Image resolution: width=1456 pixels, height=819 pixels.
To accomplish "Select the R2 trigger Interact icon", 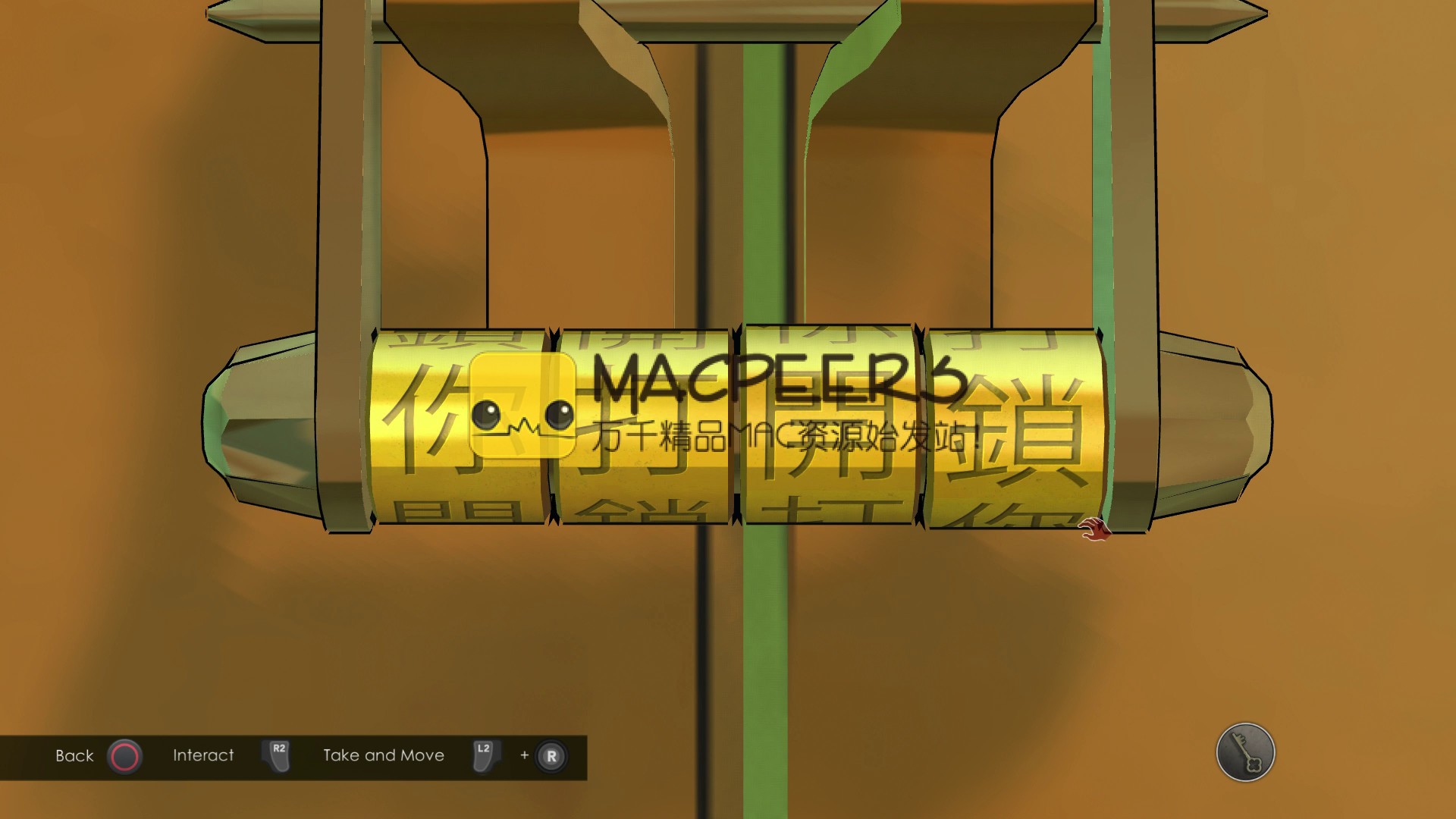I will (275, 755).
